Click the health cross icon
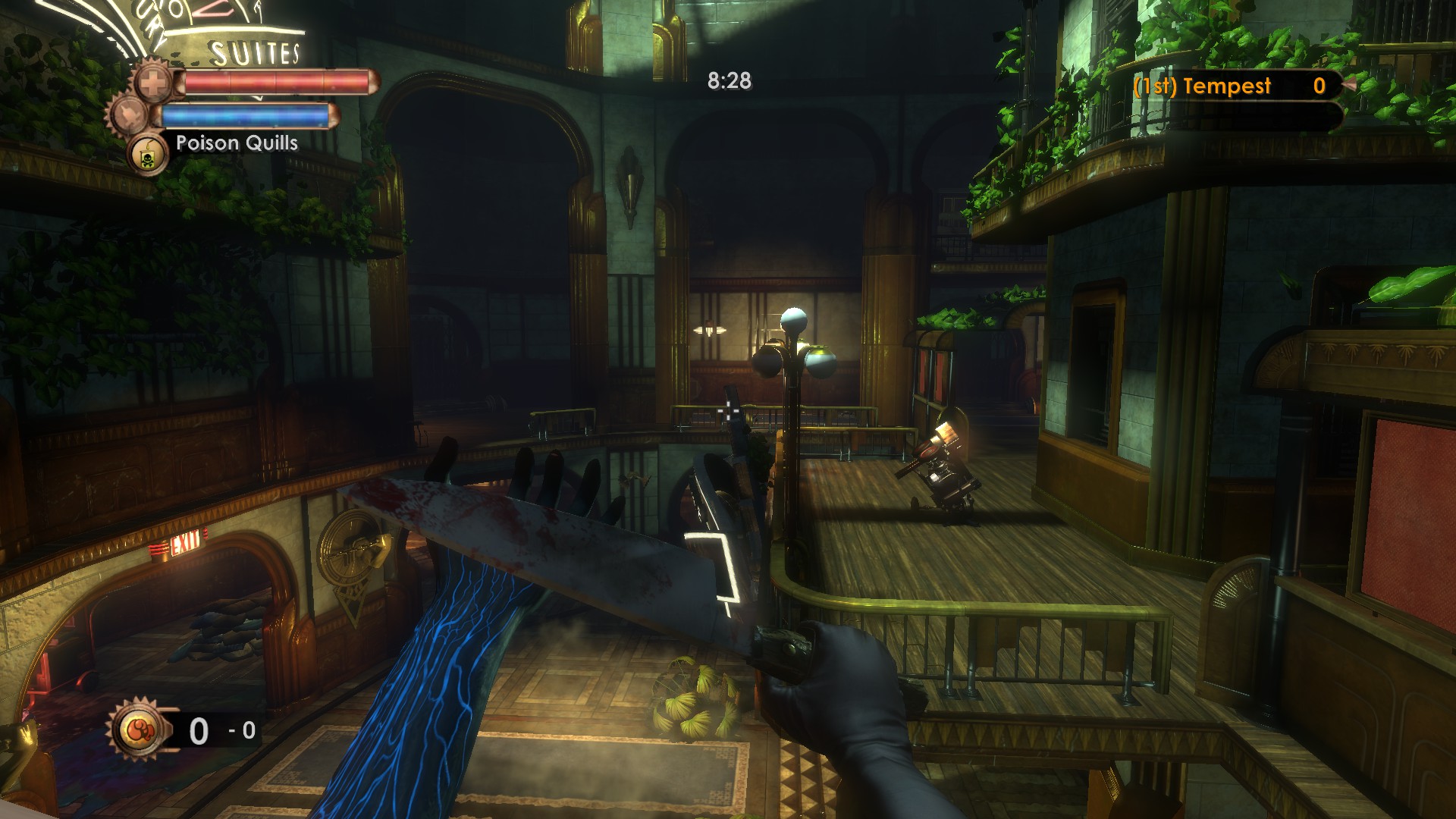 click(151, 83)
